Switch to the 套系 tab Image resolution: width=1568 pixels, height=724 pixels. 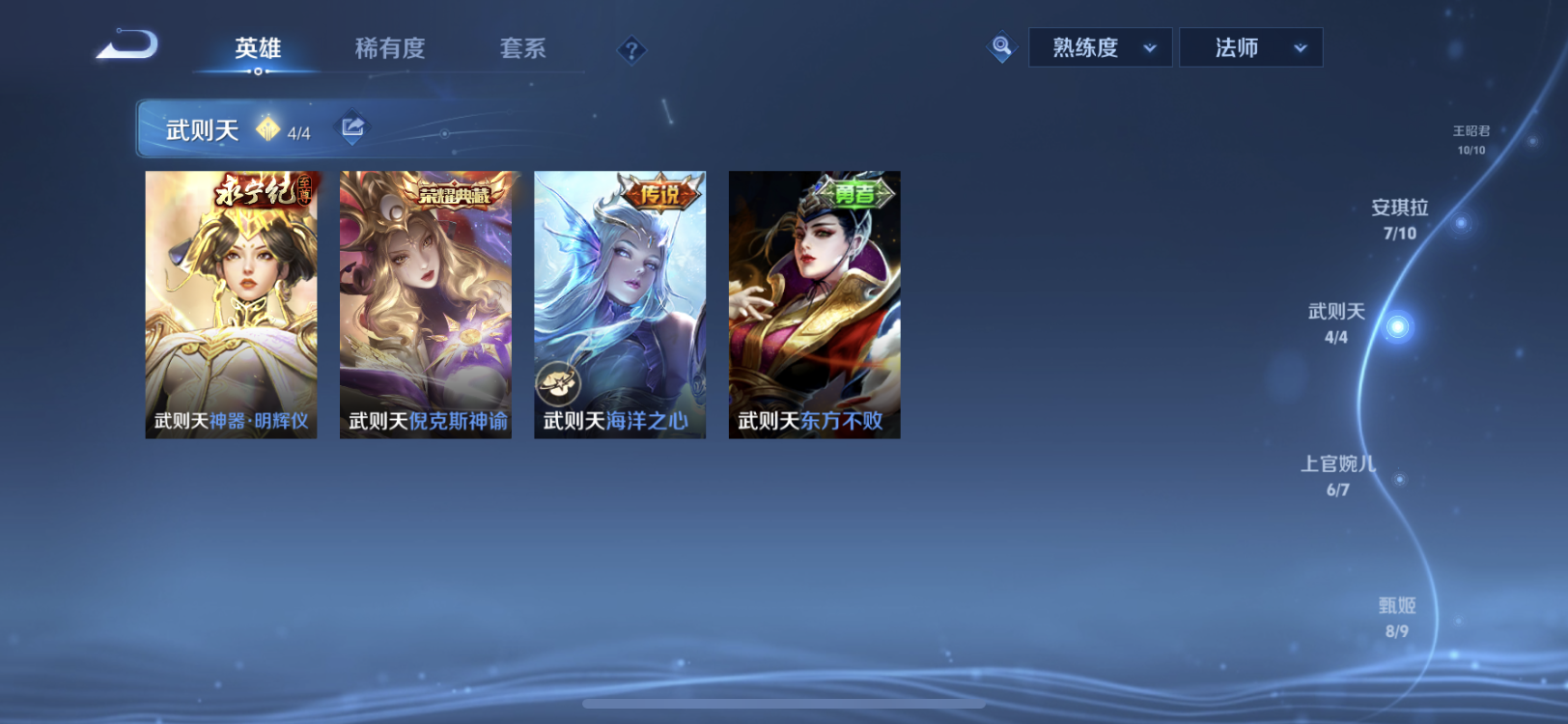[x=522, y=49]
